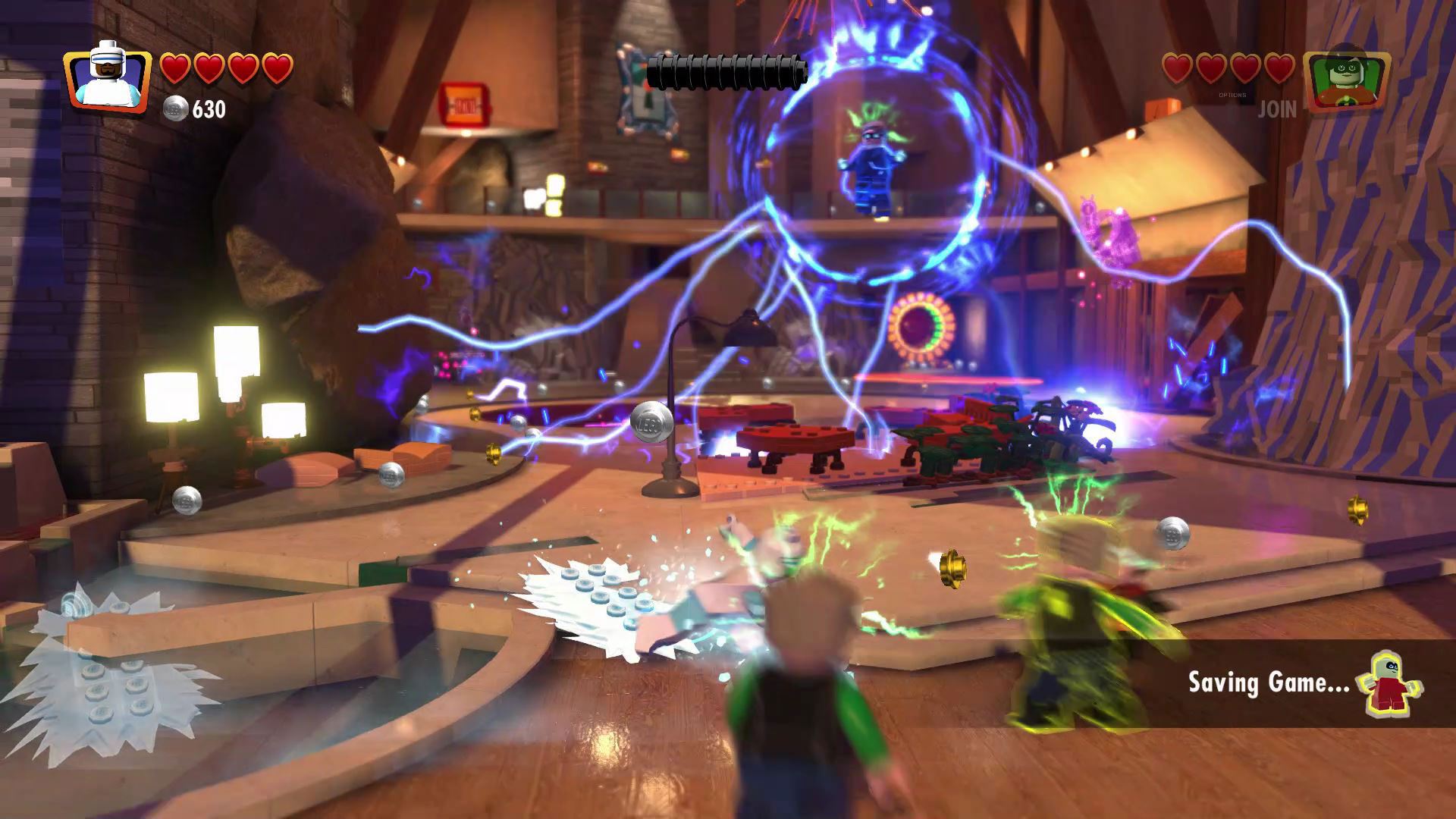Viewport: 1456px width, 819px height.
Task: Choose the JOIN prompt for player two
Action: pyautogui.click(x=1277, y=110)
